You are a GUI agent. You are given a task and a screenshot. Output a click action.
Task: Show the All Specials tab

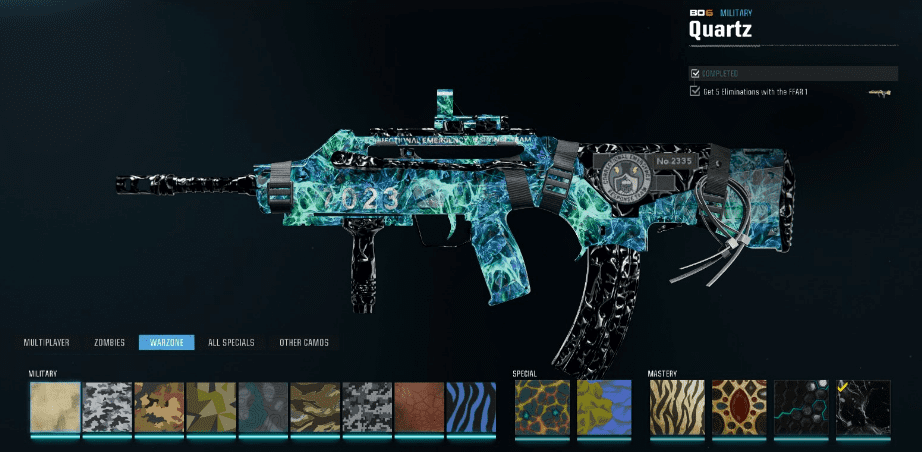click(230, 342)
